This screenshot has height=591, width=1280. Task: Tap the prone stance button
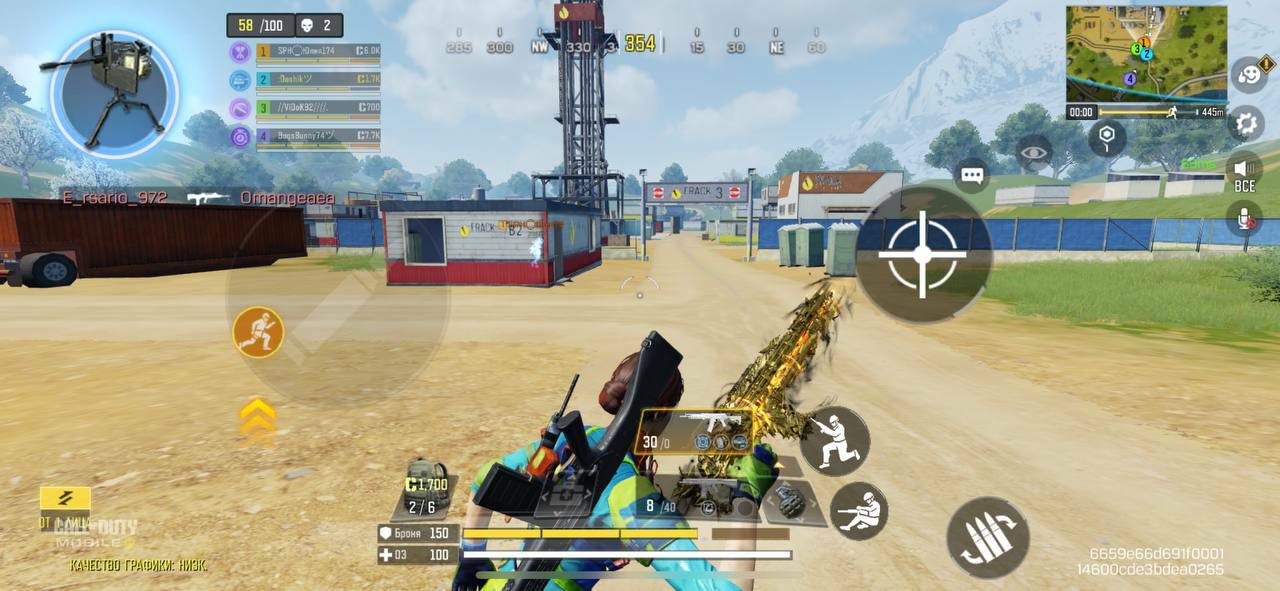click(859, 511)
